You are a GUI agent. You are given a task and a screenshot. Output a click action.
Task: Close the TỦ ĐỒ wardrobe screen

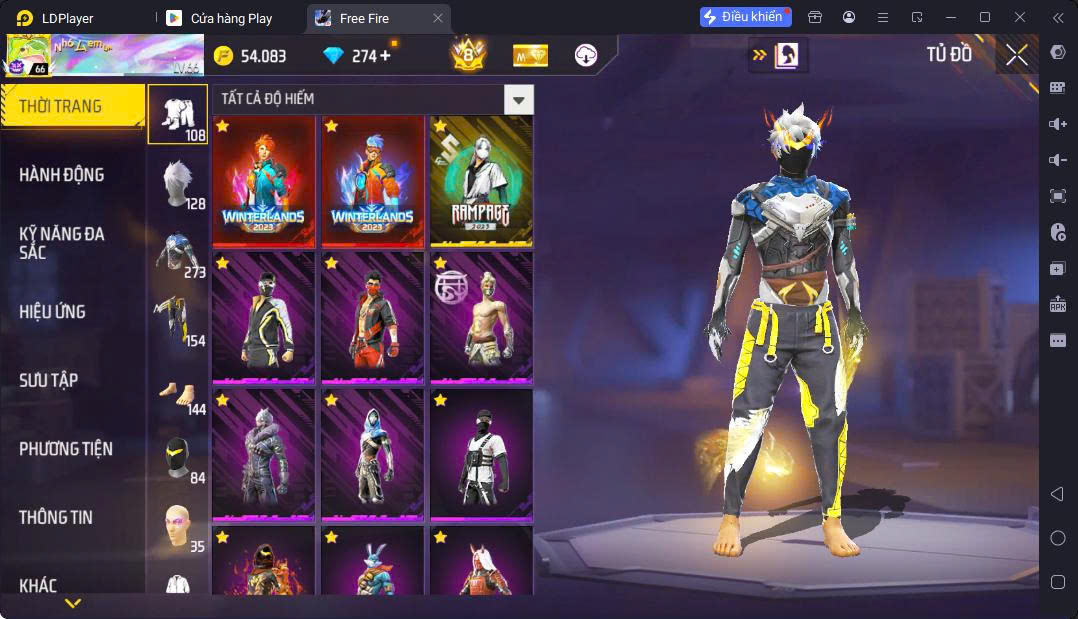coord(1016,56)
